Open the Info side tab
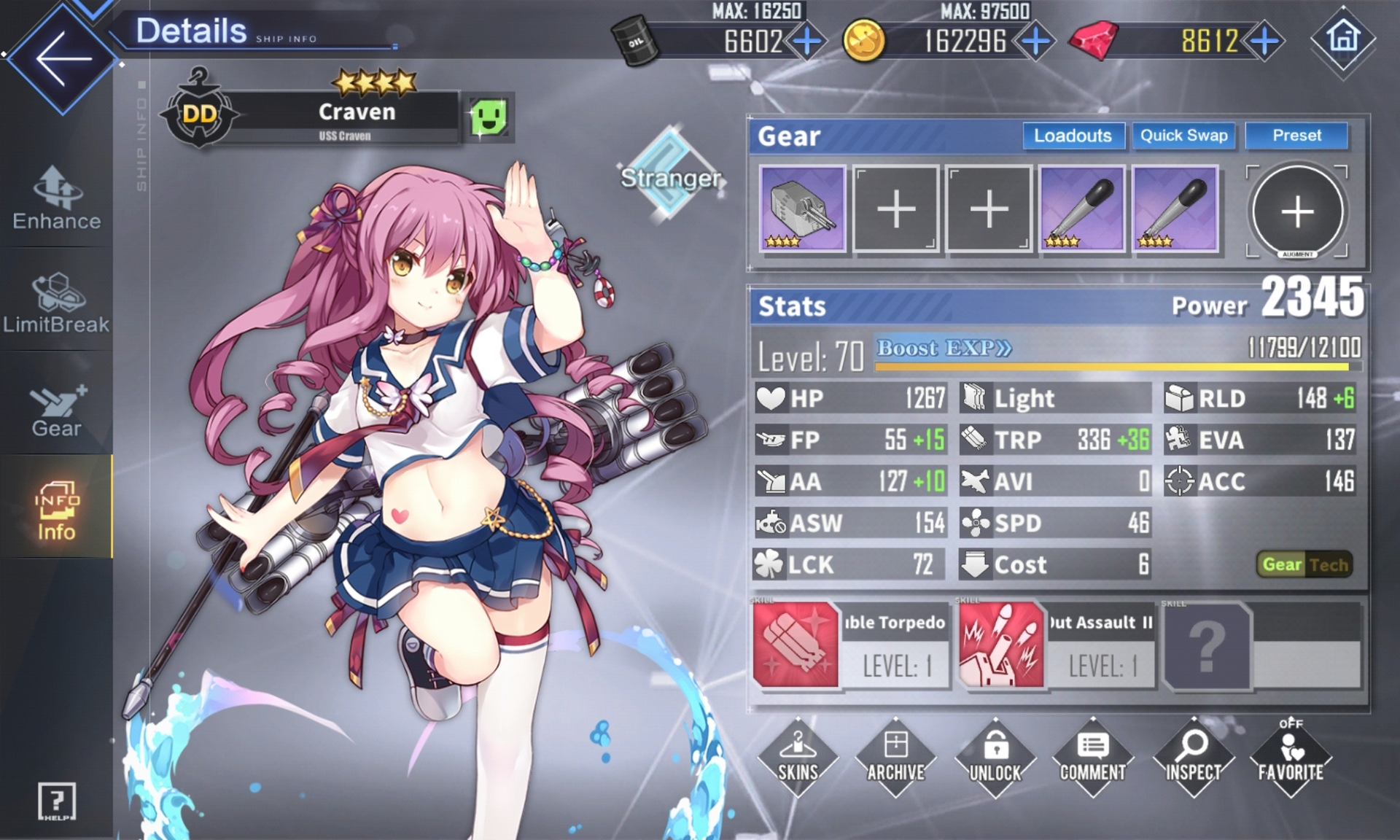Image resolution: width=1400 pixels, height=840 pixels. [56, 510]
